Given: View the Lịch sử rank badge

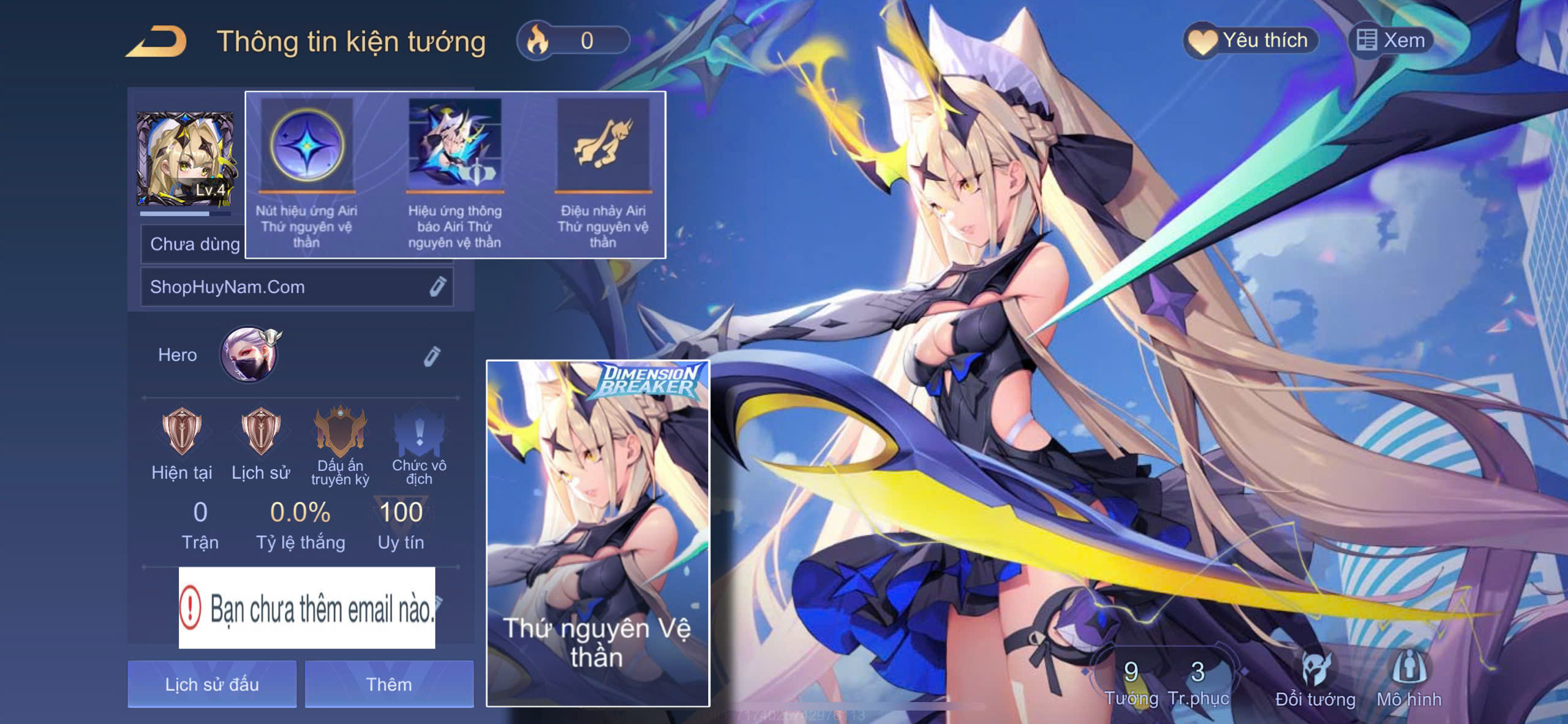Looking at the screenshot, I should click(x=260, y=432).
